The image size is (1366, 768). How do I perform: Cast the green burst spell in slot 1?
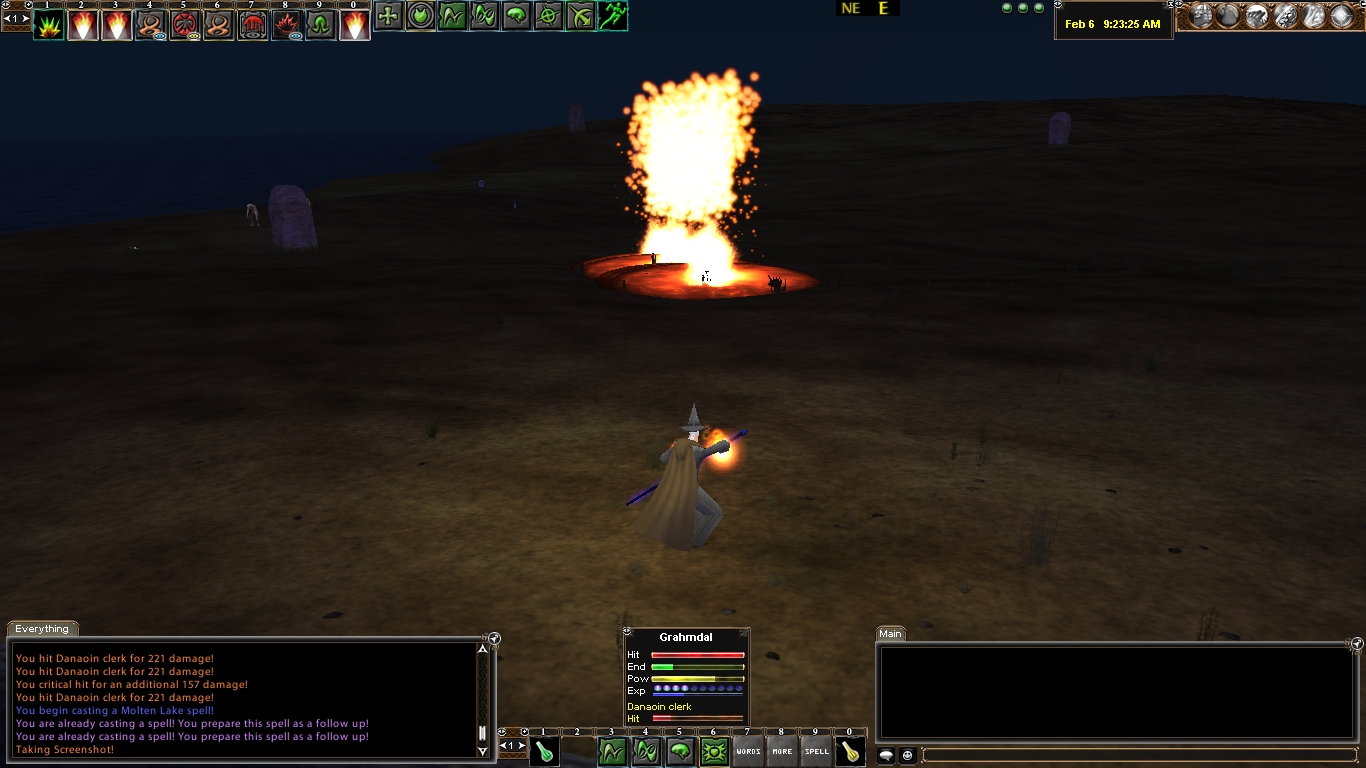click(48, 25)
